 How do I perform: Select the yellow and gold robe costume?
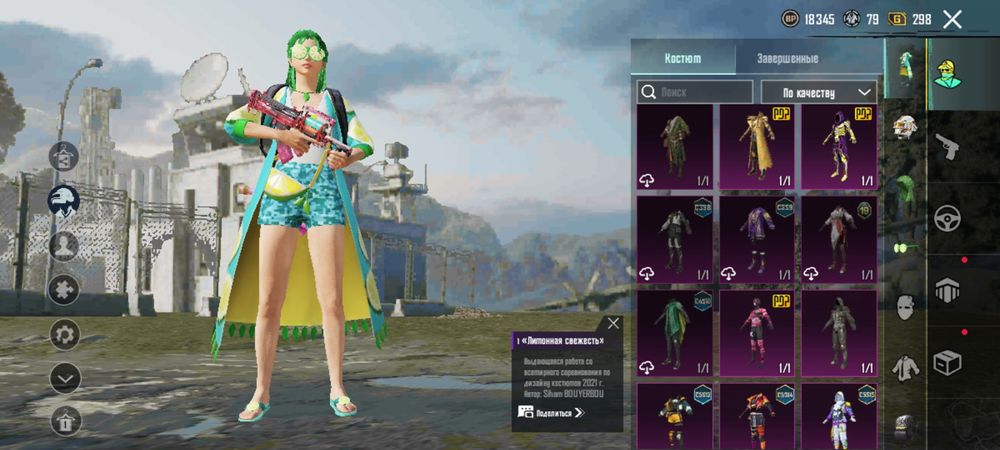coord(756,147)
